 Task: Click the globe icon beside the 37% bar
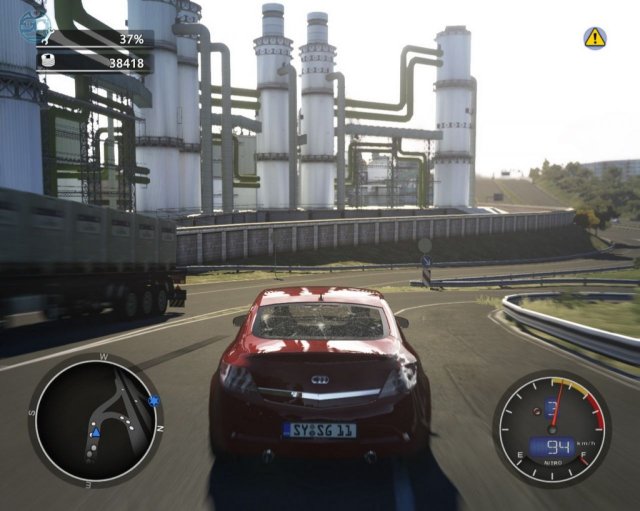click(34, 27)
